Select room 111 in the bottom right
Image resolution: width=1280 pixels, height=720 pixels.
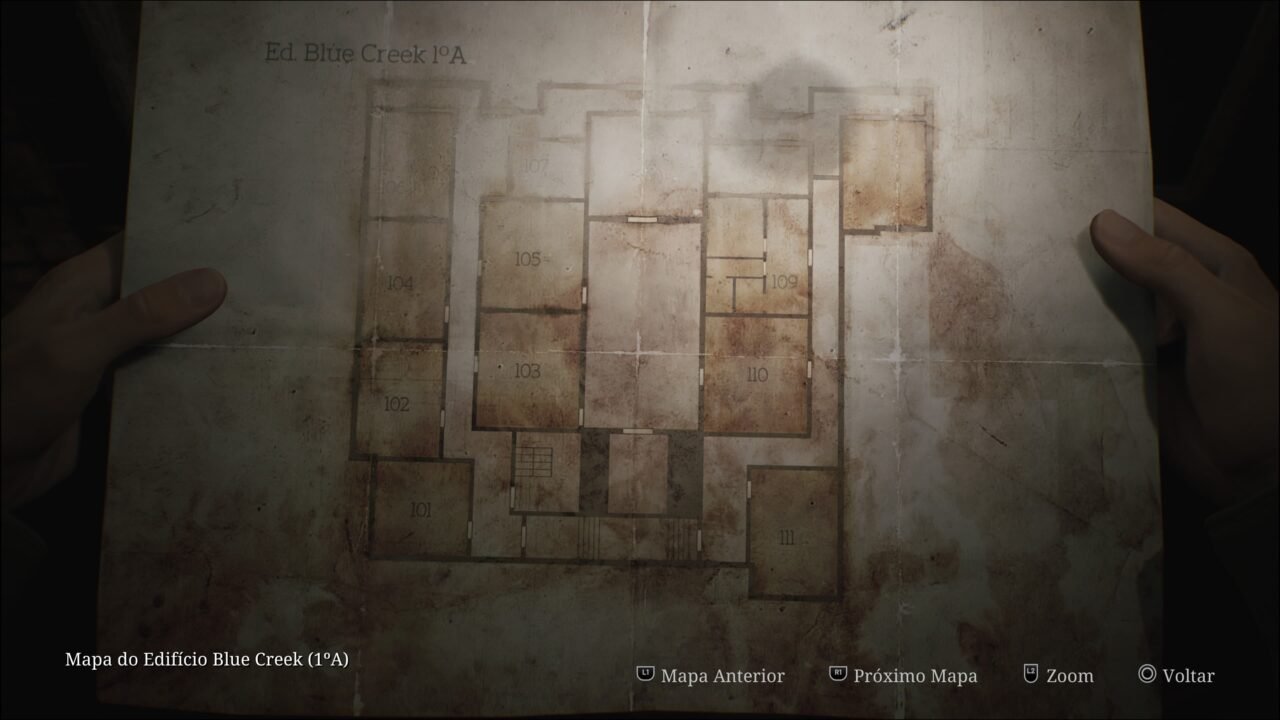click(785, 537)
